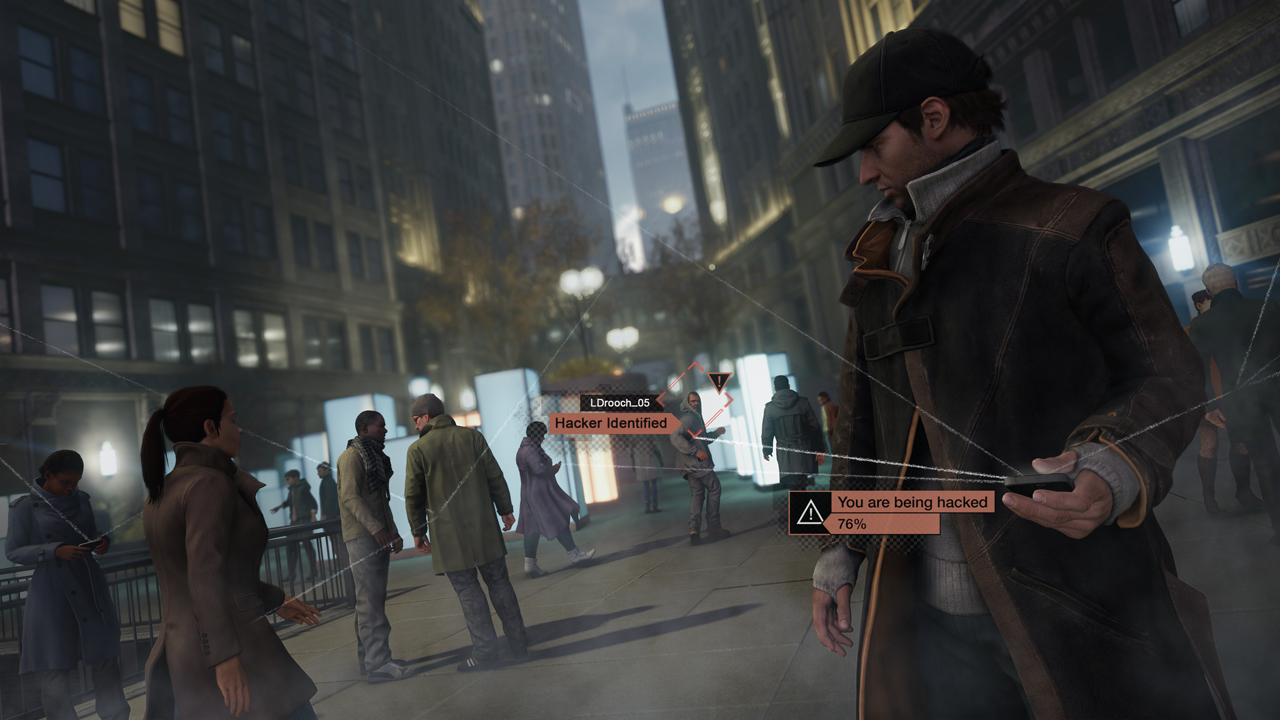Image resolution: width=1280 pixels, height=720 pixels.
Task: Click the diamond target reticle around the hooded hacker
Action: [694, 398]
